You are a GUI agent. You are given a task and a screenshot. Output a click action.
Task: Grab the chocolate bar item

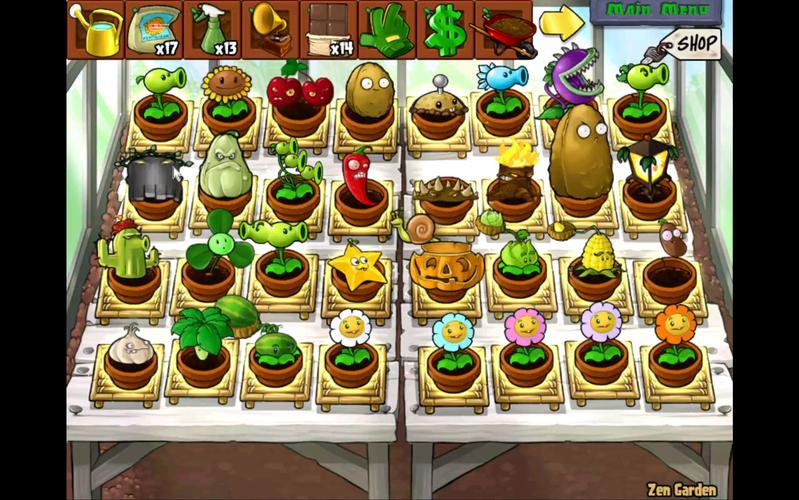(x=328, y=30)
